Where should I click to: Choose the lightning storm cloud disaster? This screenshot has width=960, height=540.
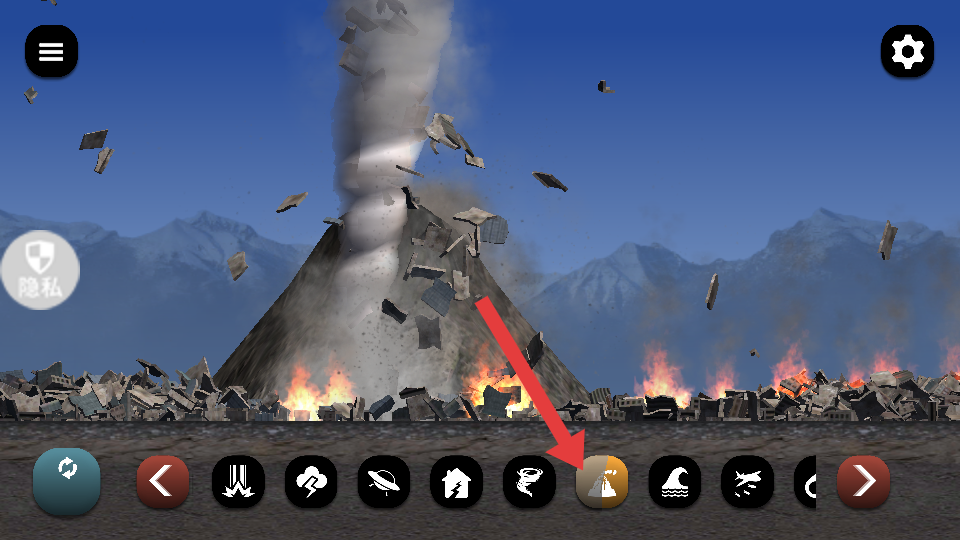tap(311, 482)
